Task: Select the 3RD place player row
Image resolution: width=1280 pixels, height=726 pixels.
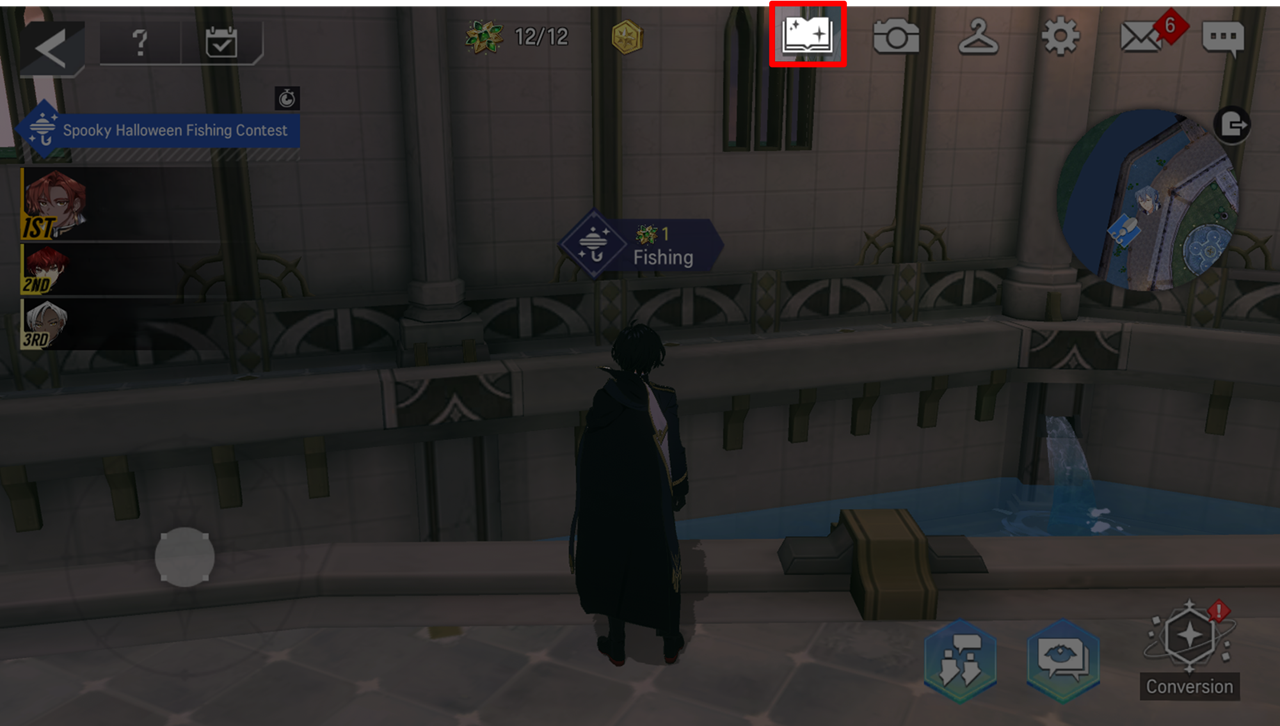Action: (x=120, y=324)
